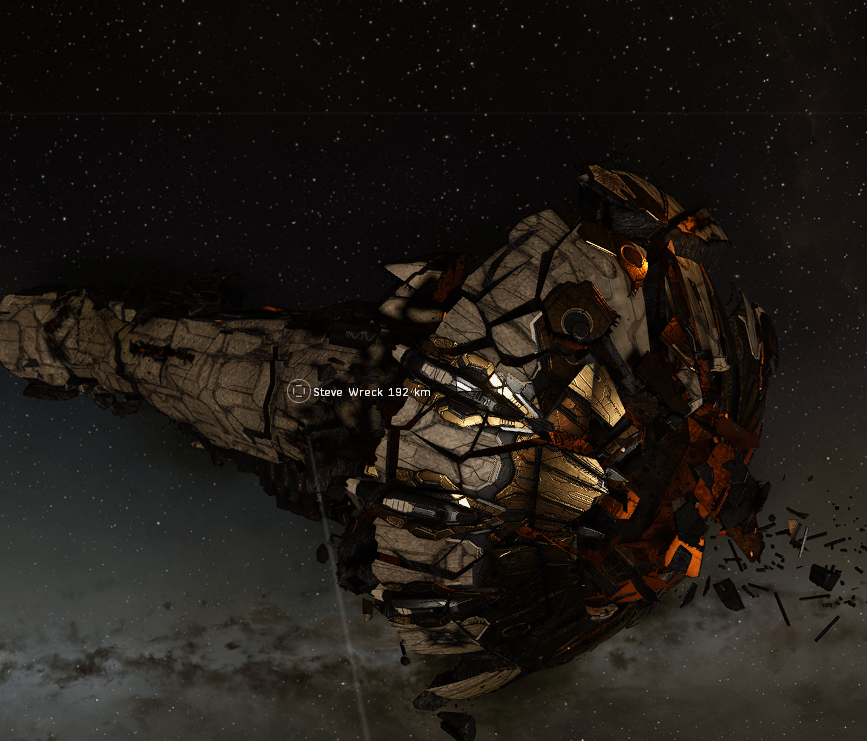Select the Steve Wreck bracket marker

[297, 391]
